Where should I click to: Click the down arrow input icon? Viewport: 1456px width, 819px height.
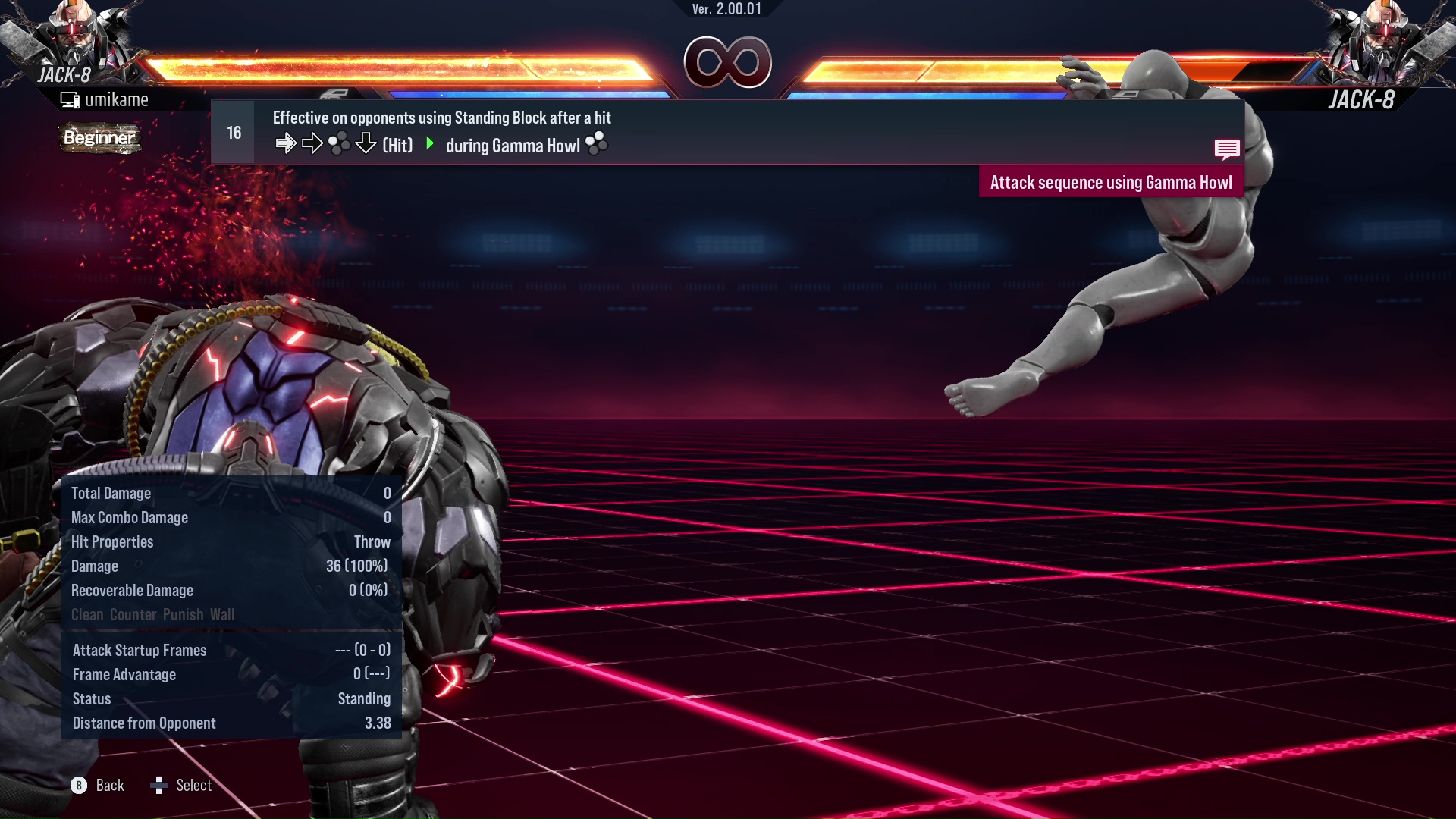[x=366, y=143]
